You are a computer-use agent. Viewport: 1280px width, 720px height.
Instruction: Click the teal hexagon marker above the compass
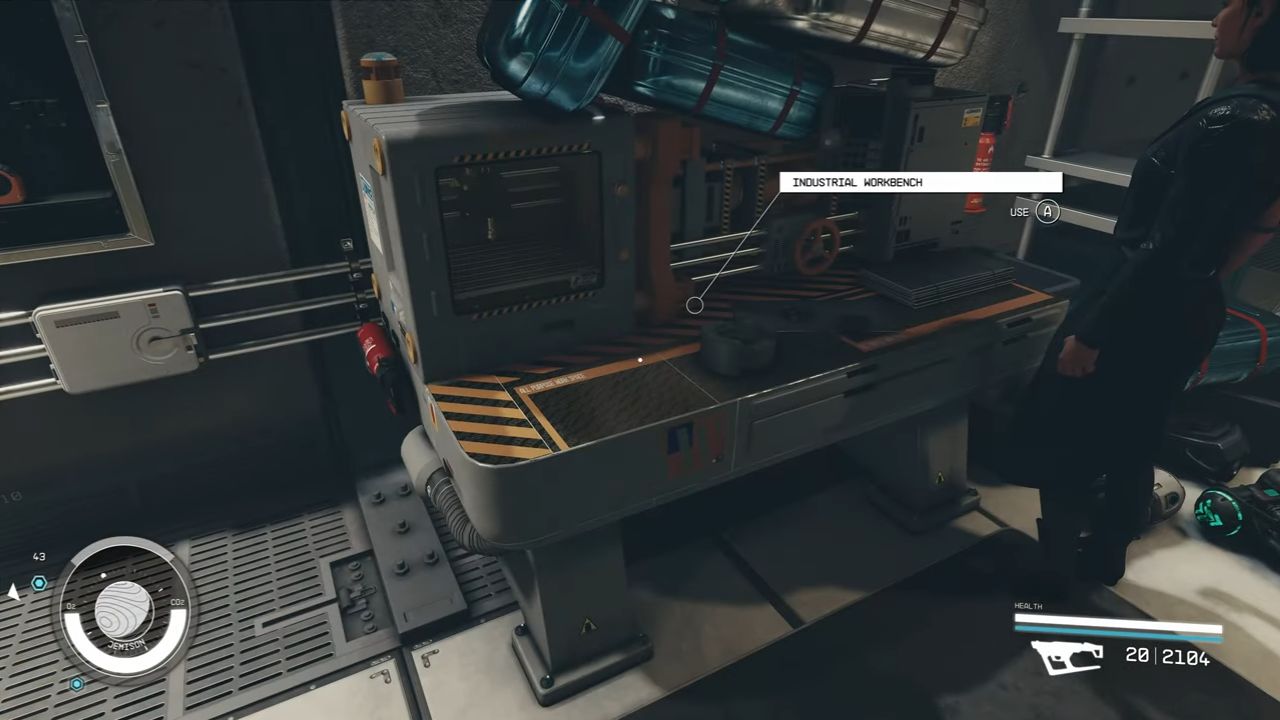39,583
